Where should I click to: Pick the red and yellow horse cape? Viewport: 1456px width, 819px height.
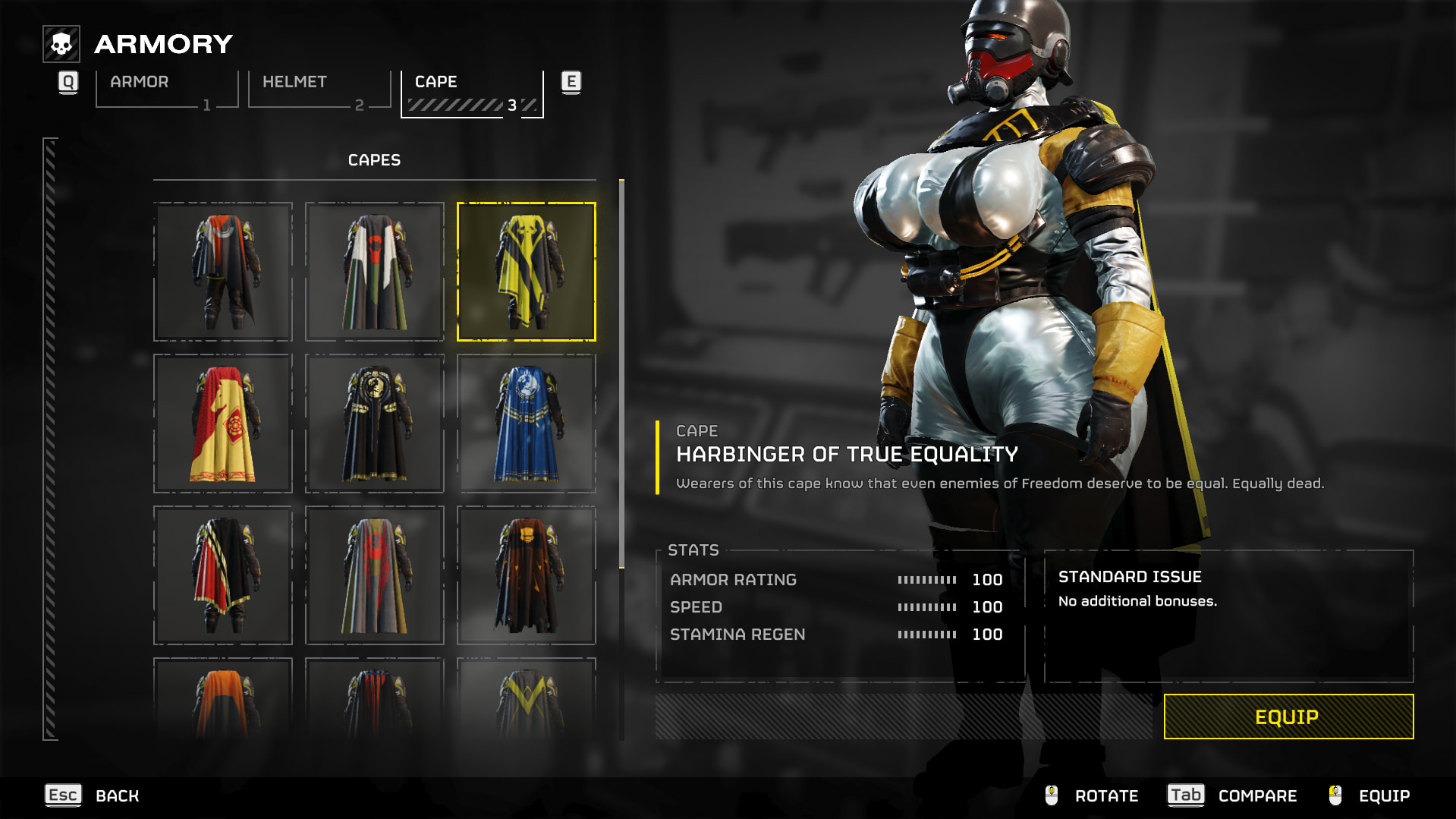point(223,424)
